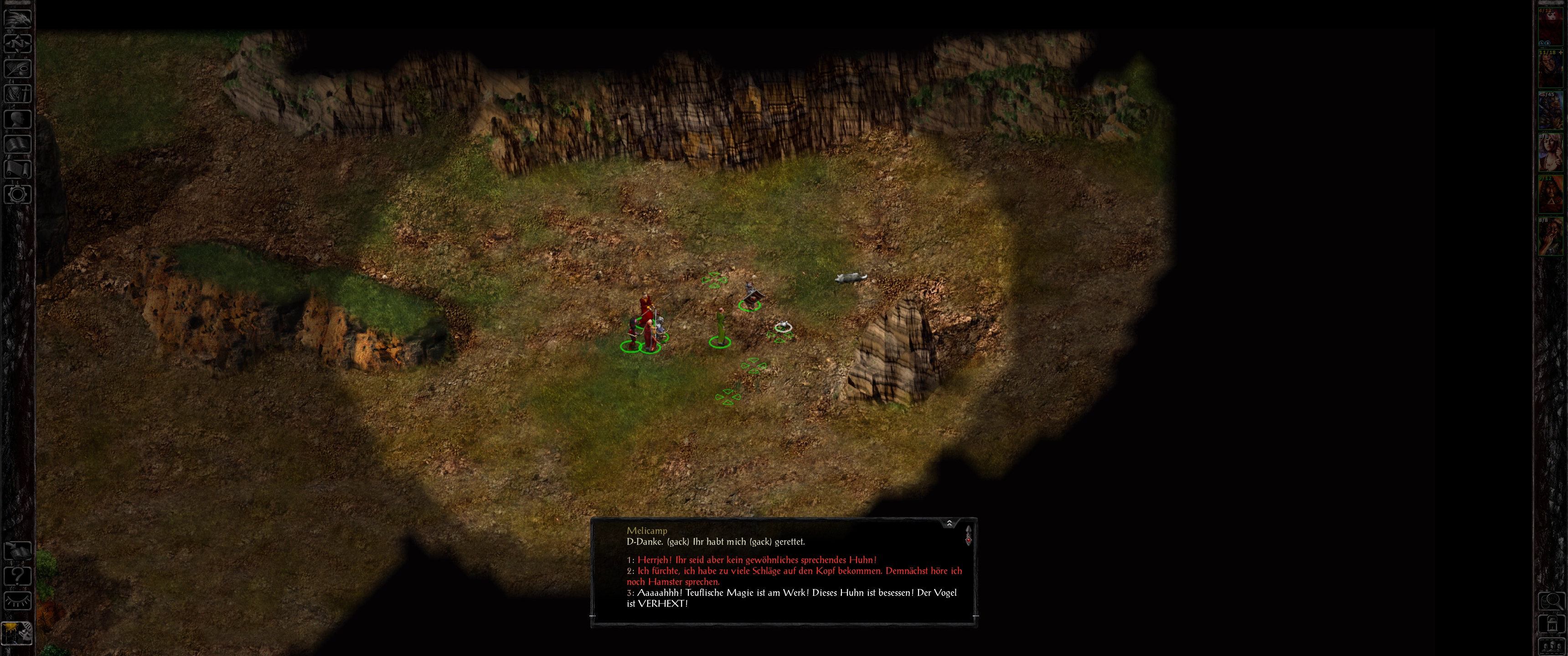
Task: Click the dragon head button in the sidebar
Action: point(18,18)
